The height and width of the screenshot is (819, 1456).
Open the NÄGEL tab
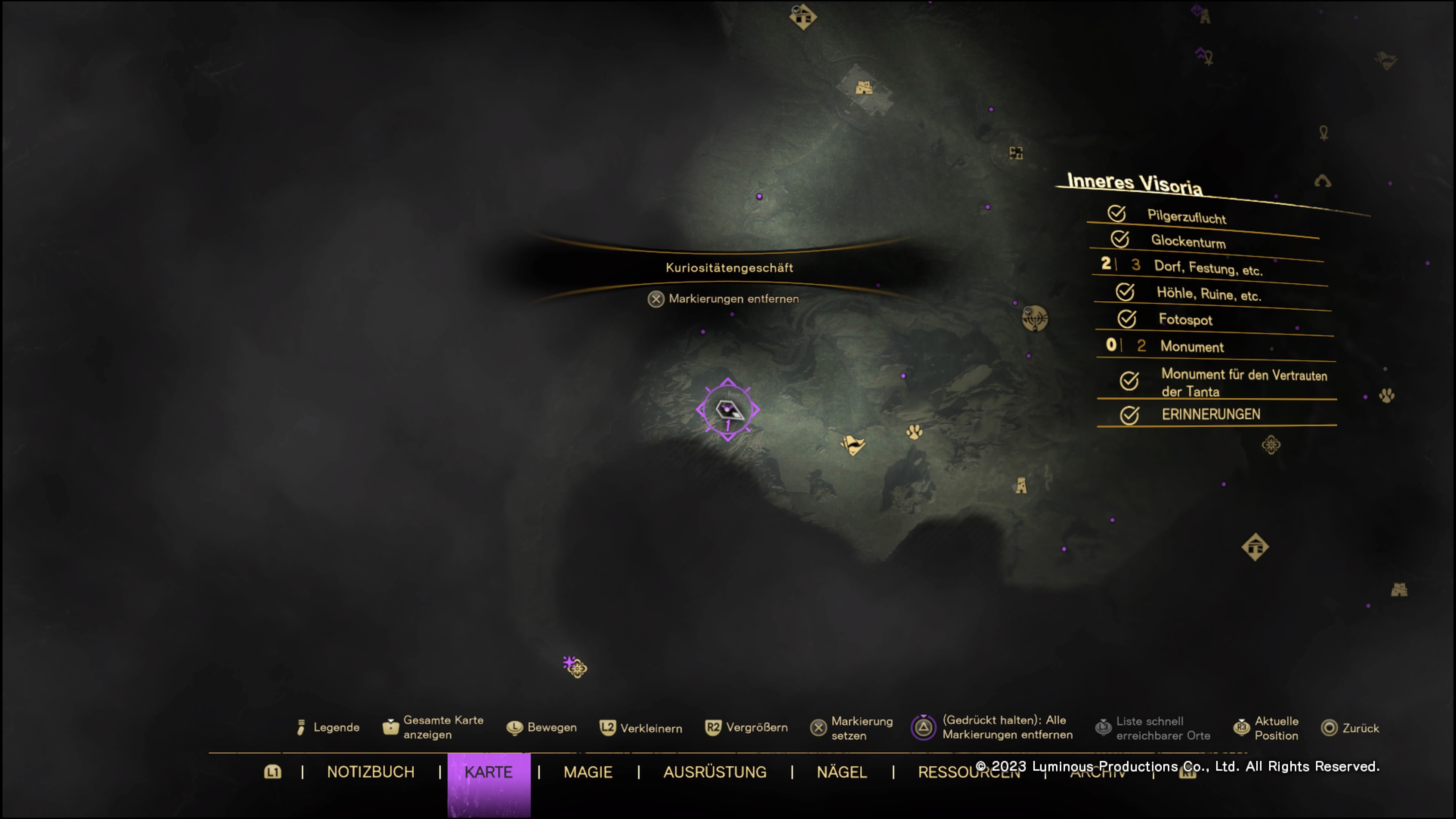842,772
